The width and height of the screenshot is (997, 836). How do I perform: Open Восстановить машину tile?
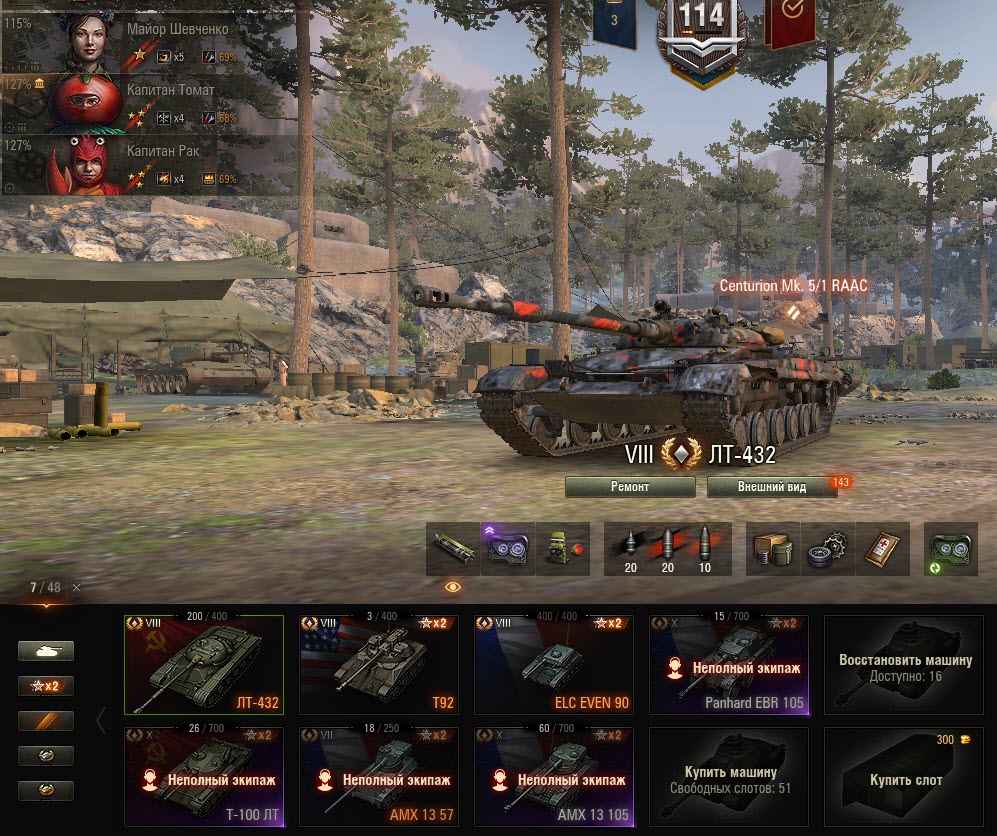coord(904,664)
